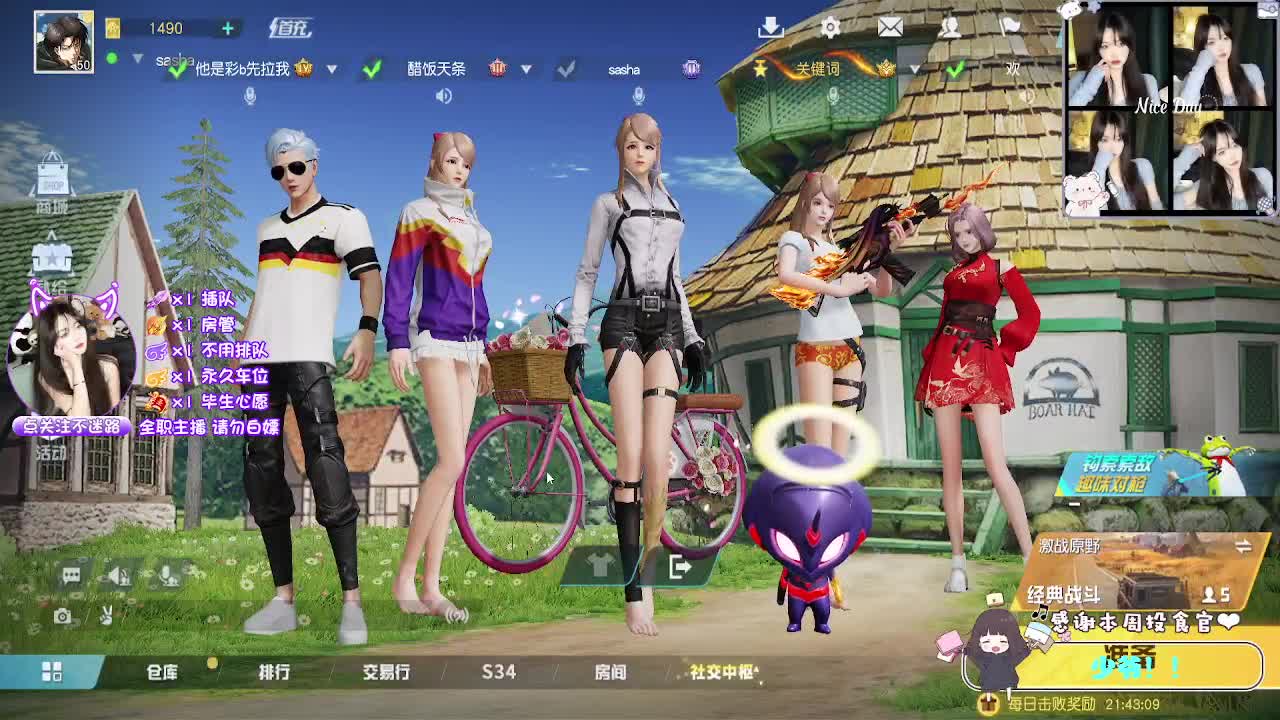Switch to the 仓库 warehouse tab
Image resolution: width=1280 pixels, height=720 pixels.
coord(165,673)
